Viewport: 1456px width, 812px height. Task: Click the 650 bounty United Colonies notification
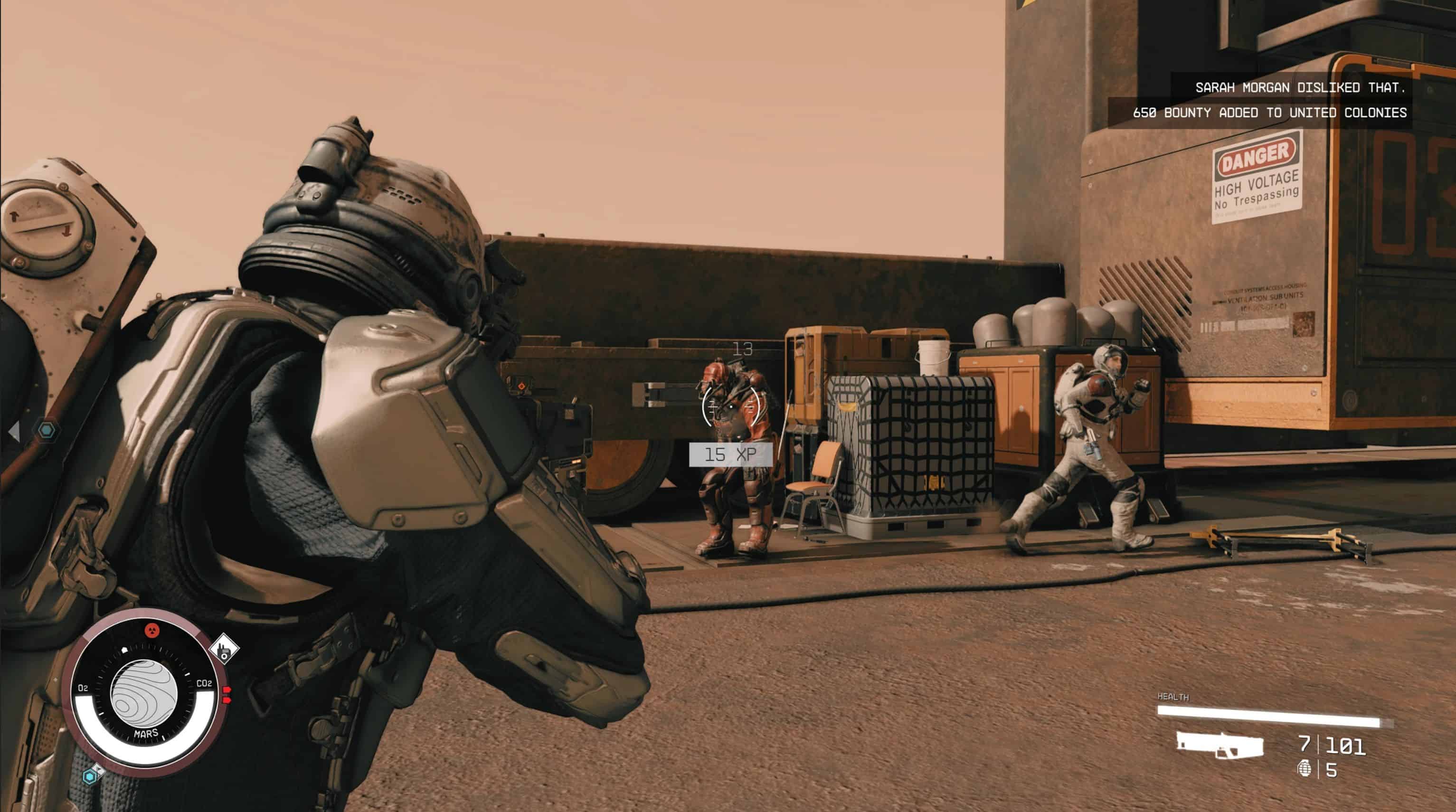pos(1269,113)
